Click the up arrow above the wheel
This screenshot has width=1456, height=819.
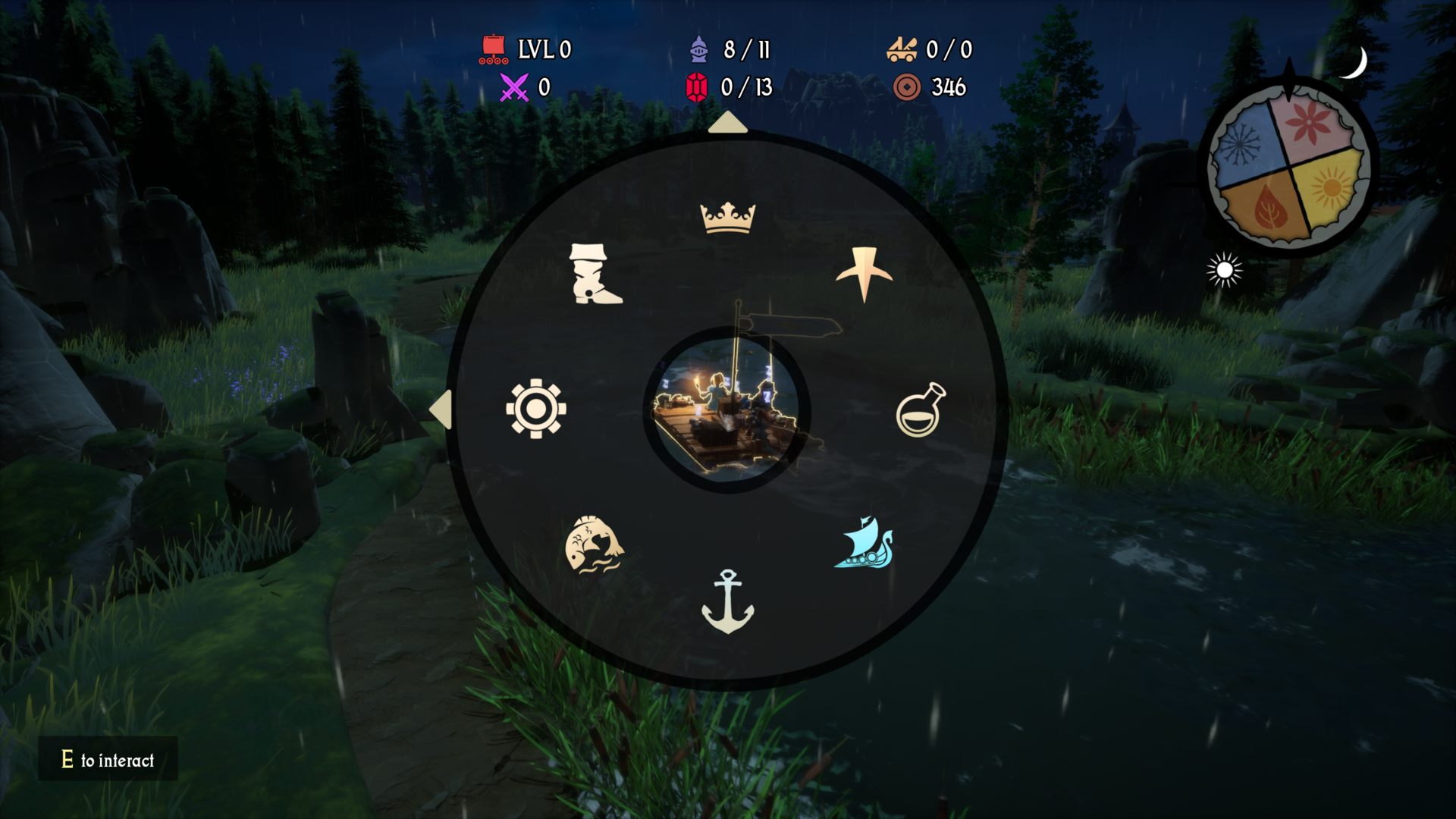point(727,123)
